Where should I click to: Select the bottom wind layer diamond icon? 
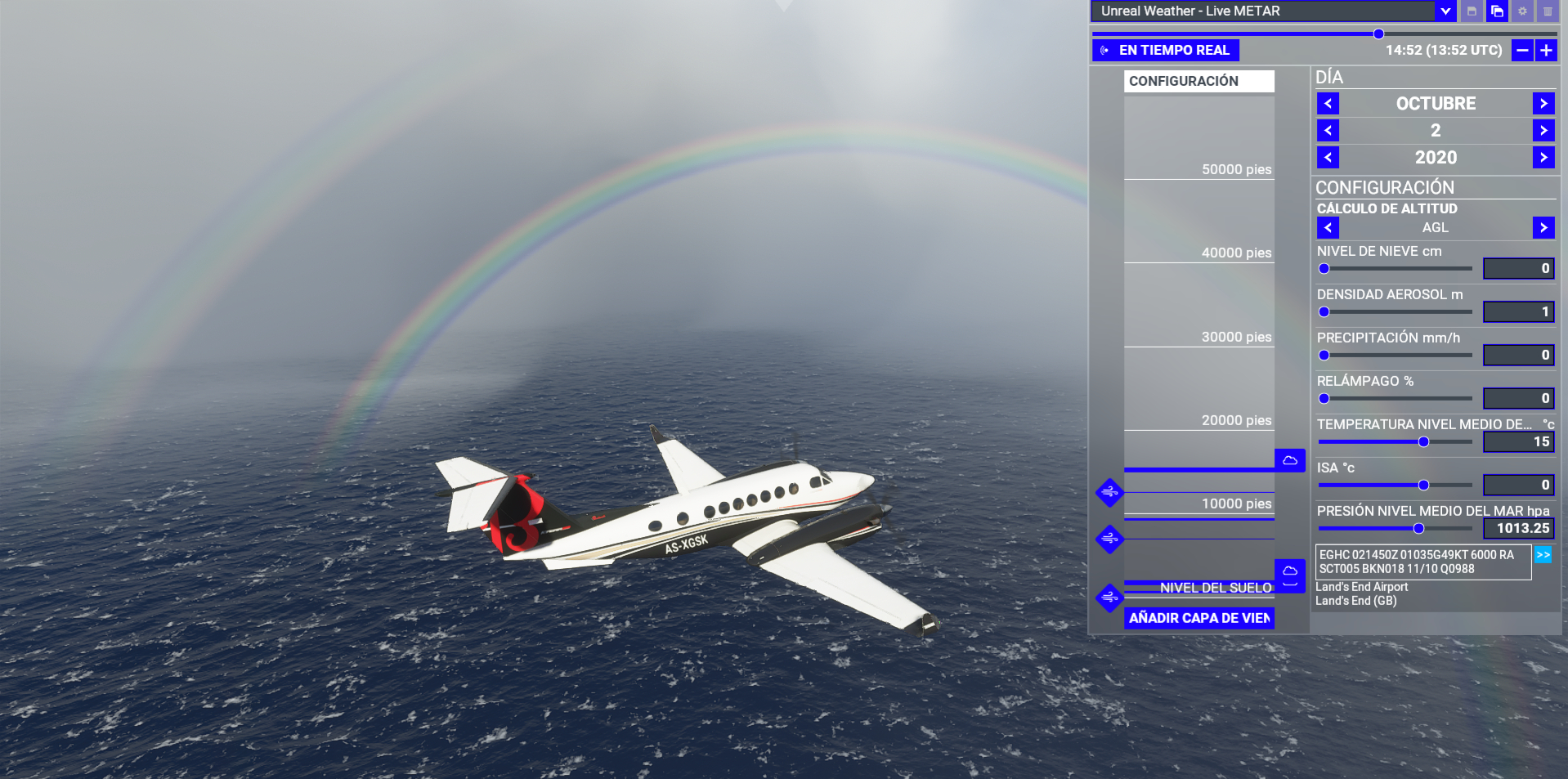pos(1109,598)
